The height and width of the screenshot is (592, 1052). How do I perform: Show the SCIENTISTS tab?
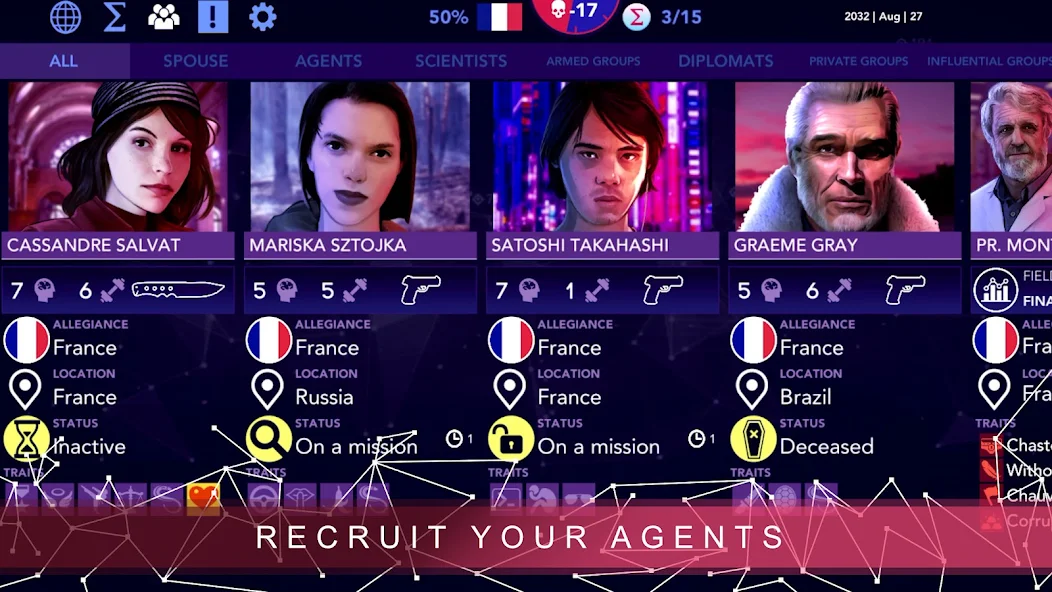(461, 61)
